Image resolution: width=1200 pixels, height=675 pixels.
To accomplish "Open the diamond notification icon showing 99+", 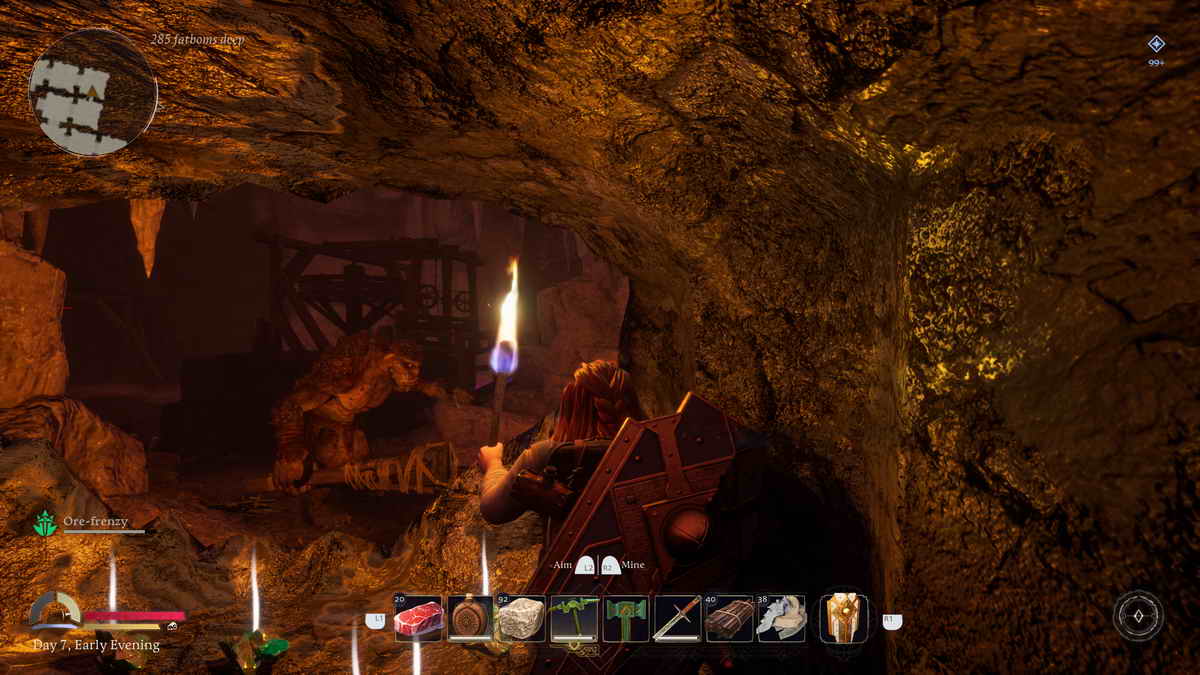I will (1156, 44).
